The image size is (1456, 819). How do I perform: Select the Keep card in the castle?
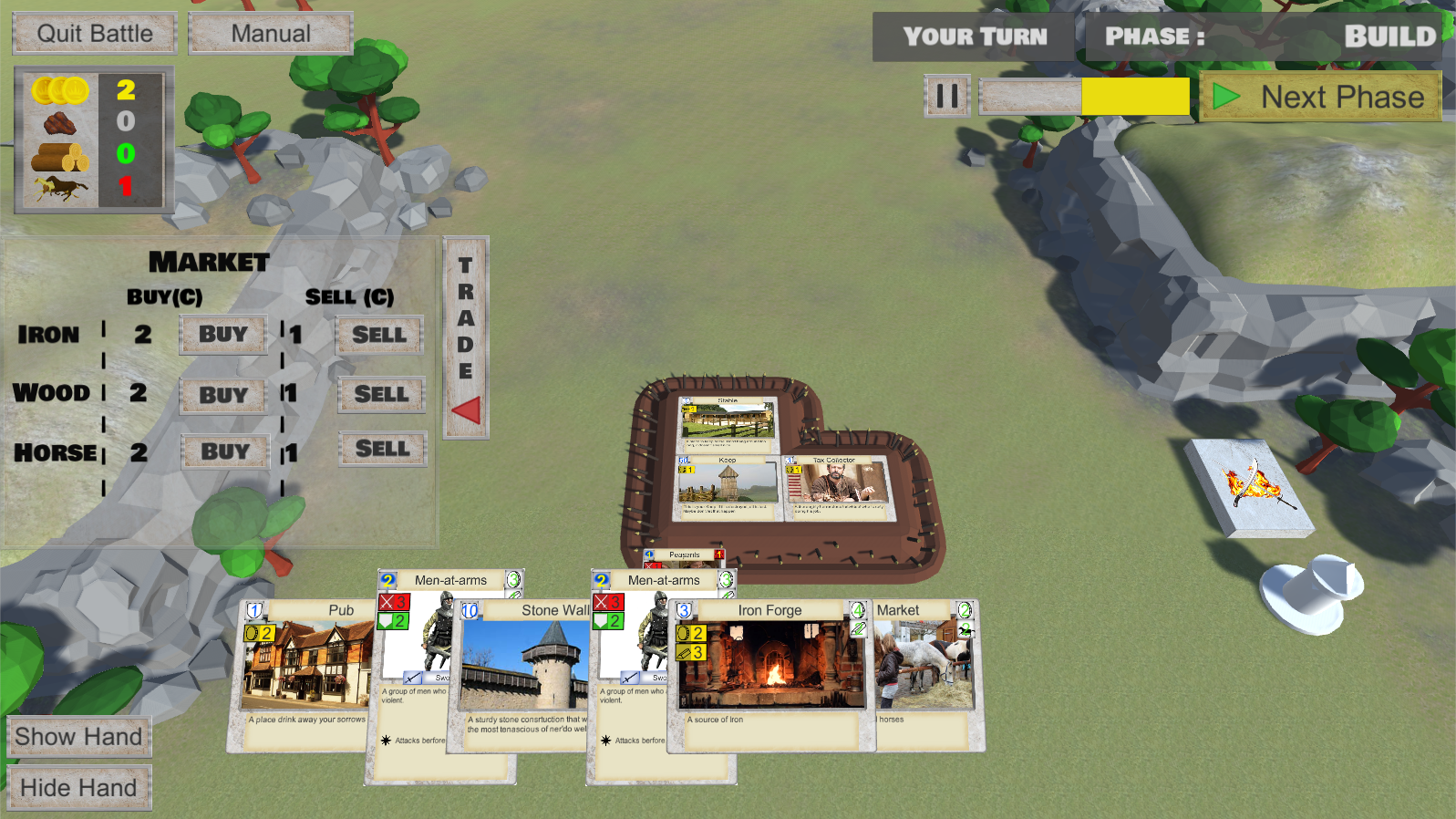pos(727,488)
